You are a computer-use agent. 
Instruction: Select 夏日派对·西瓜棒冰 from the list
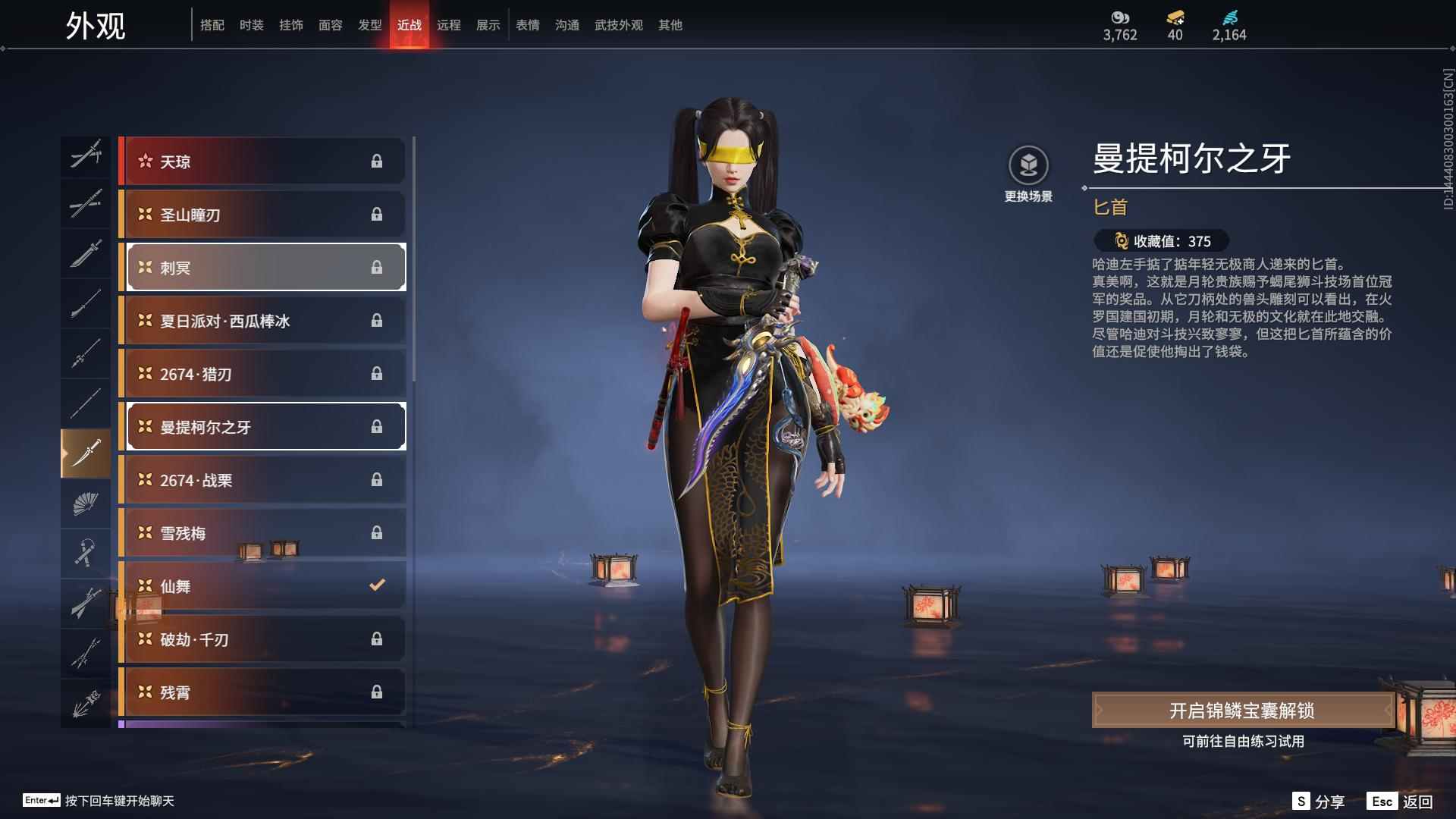point(262,320)
